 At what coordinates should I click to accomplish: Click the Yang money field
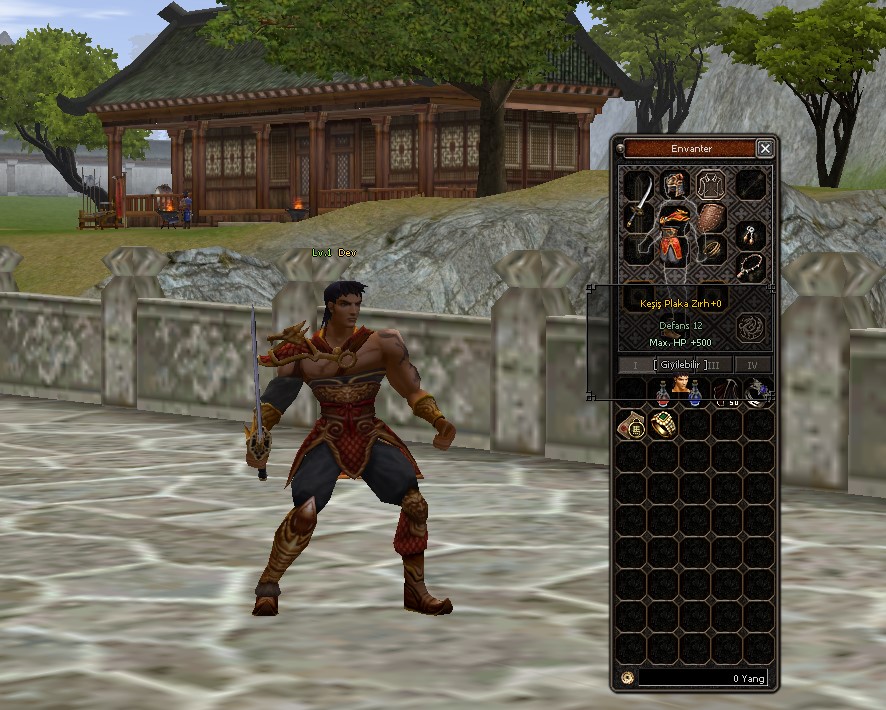click(x=702, y=678)
